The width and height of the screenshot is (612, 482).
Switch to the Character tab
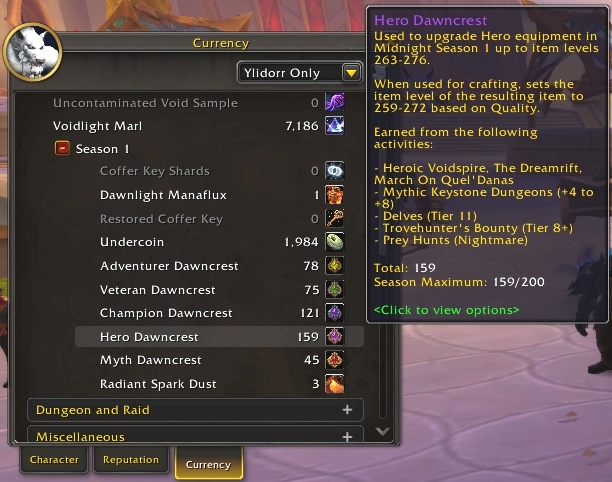click(54, 460)
